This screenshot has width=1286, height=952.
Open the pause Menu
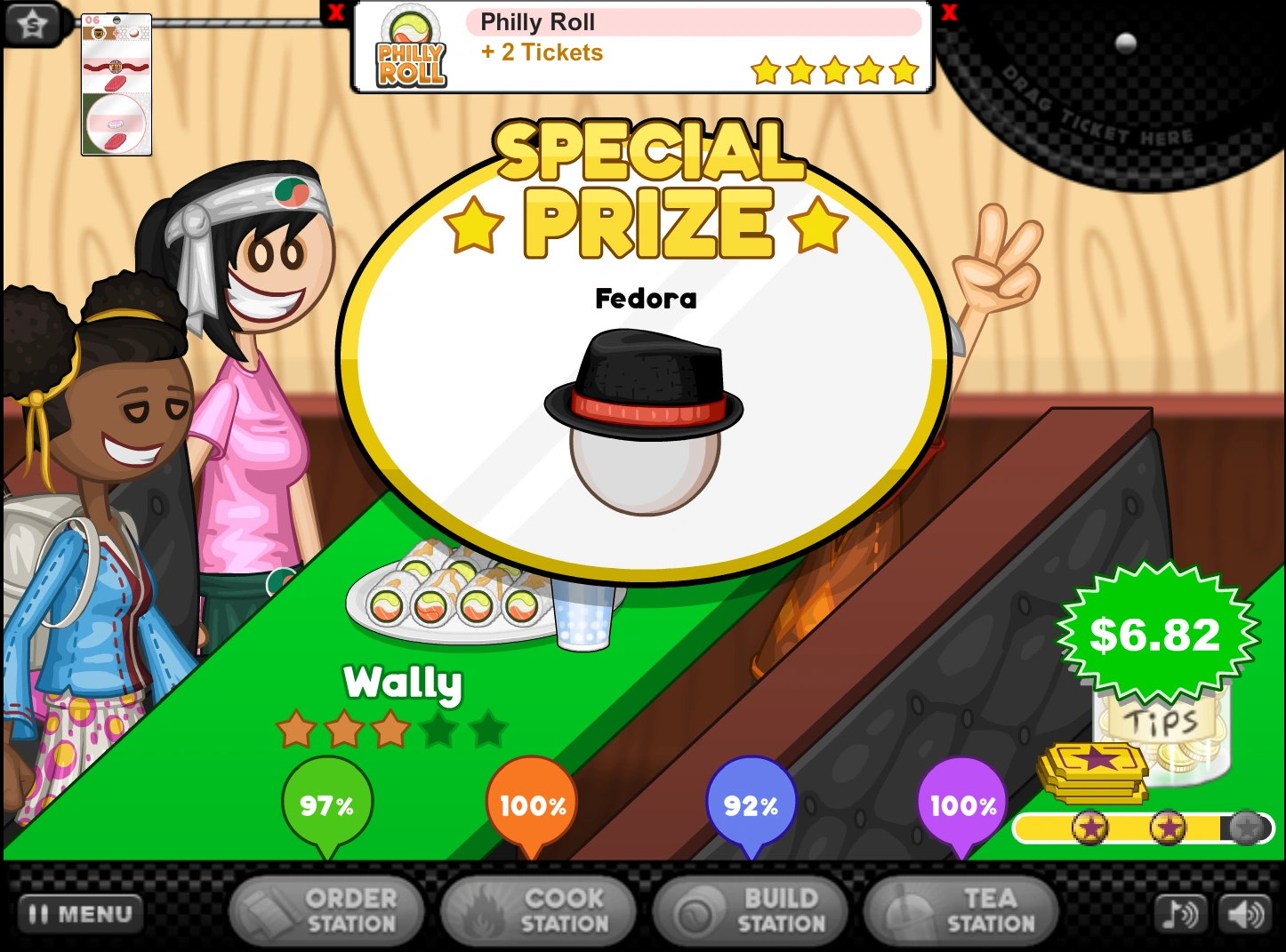(80, 913)
